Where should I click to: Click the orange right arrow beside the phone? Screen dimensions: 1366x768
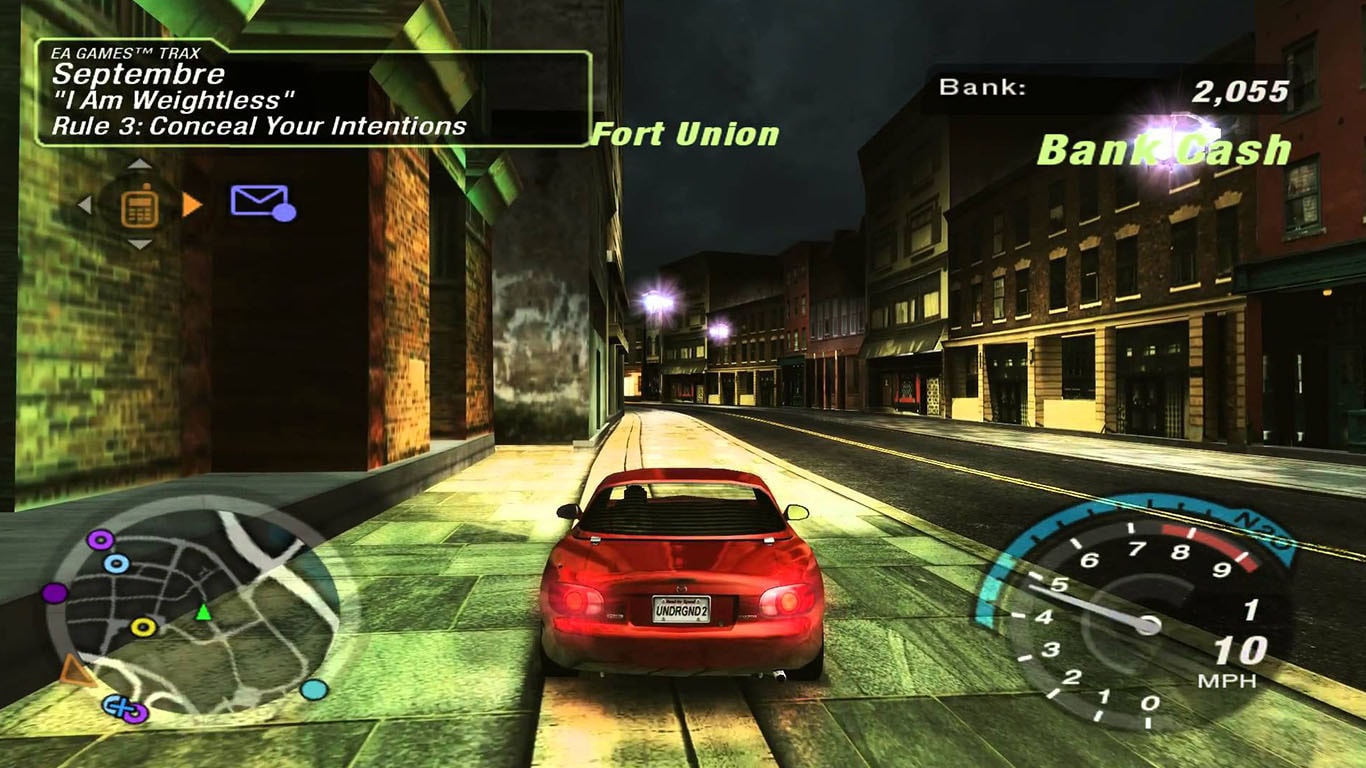pyautogui.click(x=192, y=205)
